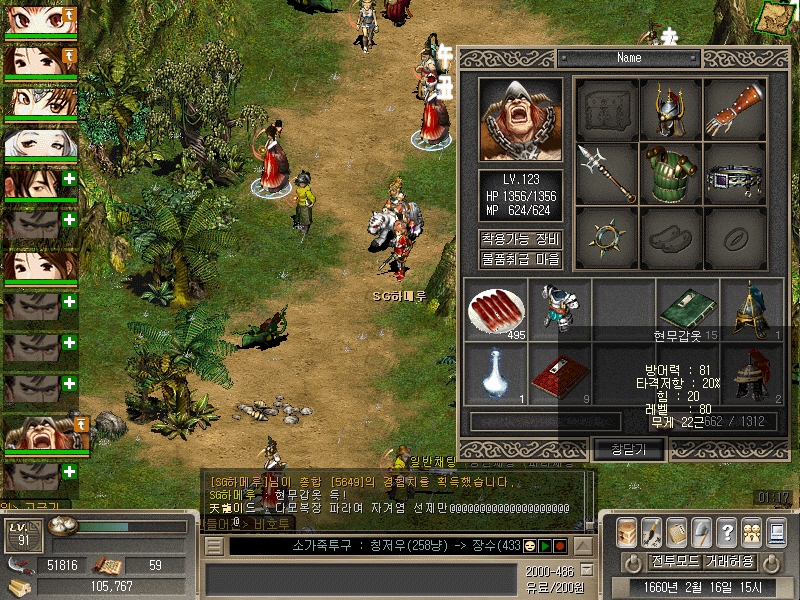Viewport: 800px width, 600px height.
Task: Select the equipped green chest armor
Action: point(670,173)
